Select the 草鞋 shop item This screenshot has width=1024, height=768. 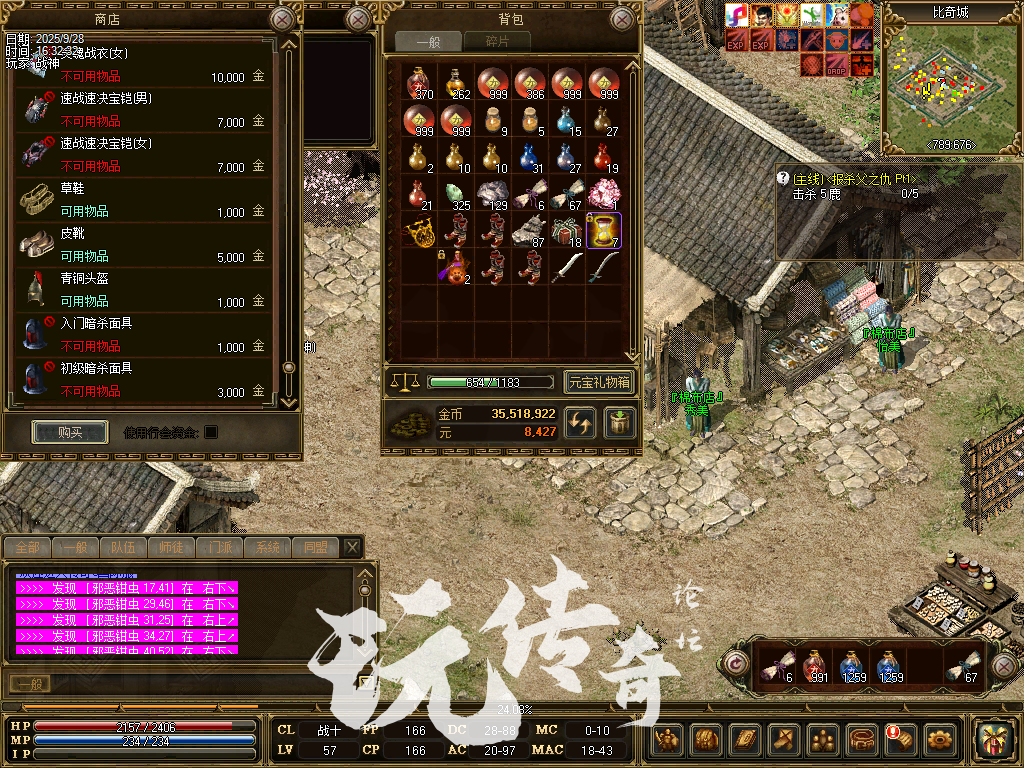[x=140, y=200]
